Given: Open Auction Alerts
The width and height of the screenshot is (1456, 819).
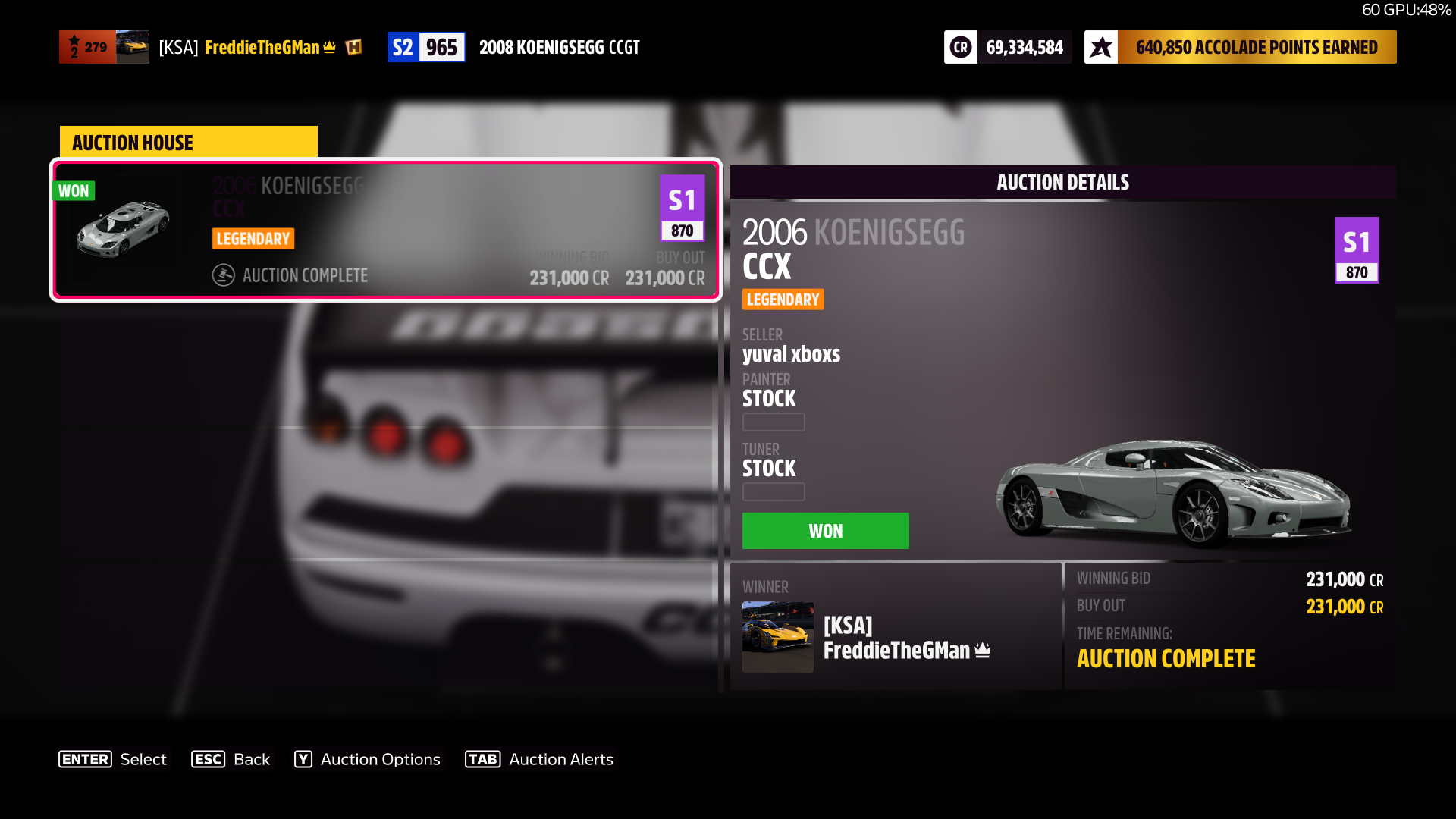Looking at the screenshot, I should [x=539, y=759].
